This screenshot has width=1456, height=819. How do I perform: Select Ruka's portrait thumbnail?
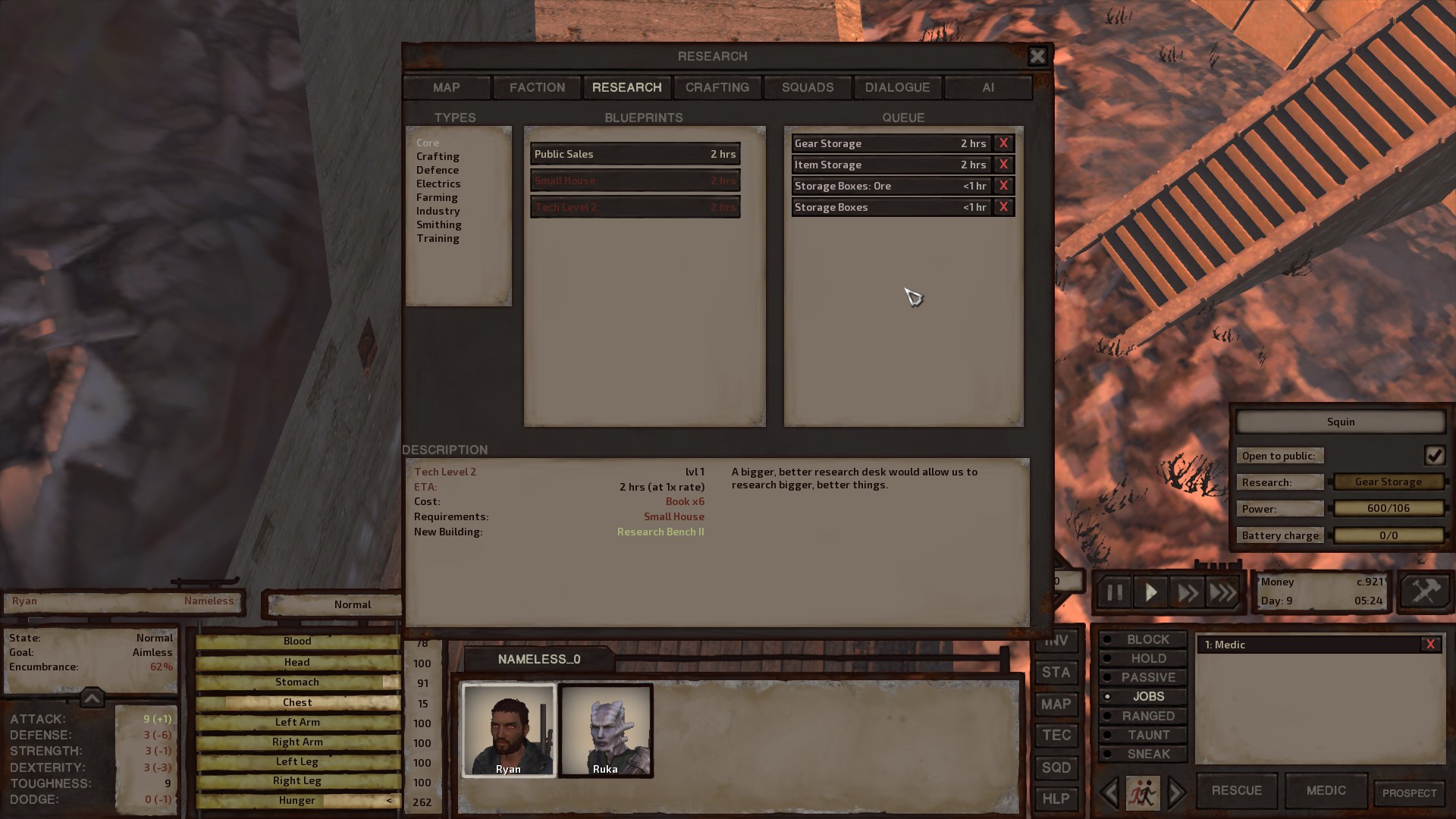point(605,730)
